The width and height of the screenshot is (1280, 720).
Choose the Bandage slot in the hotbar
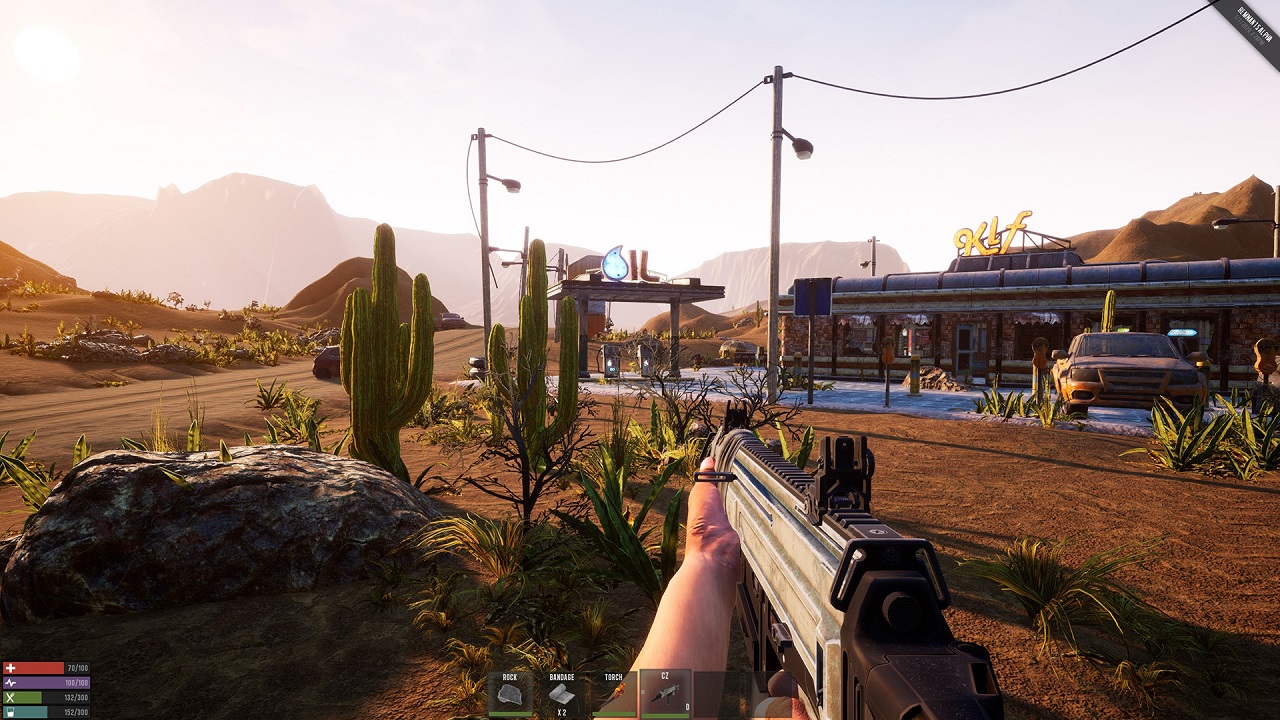coord(562,693)
